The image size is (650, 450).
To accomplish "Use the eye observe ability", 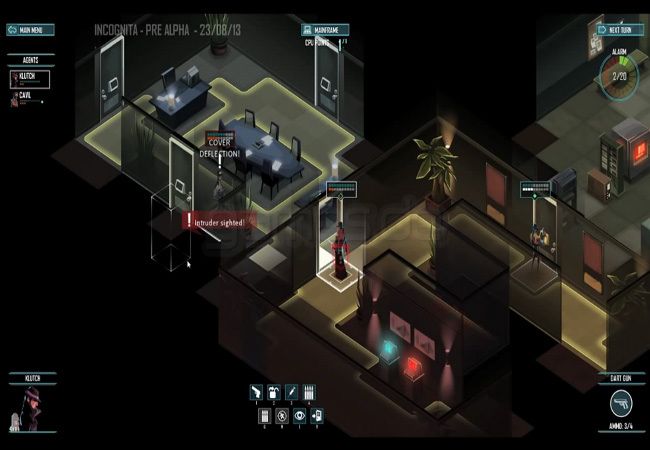I will [x=299, y=416].
